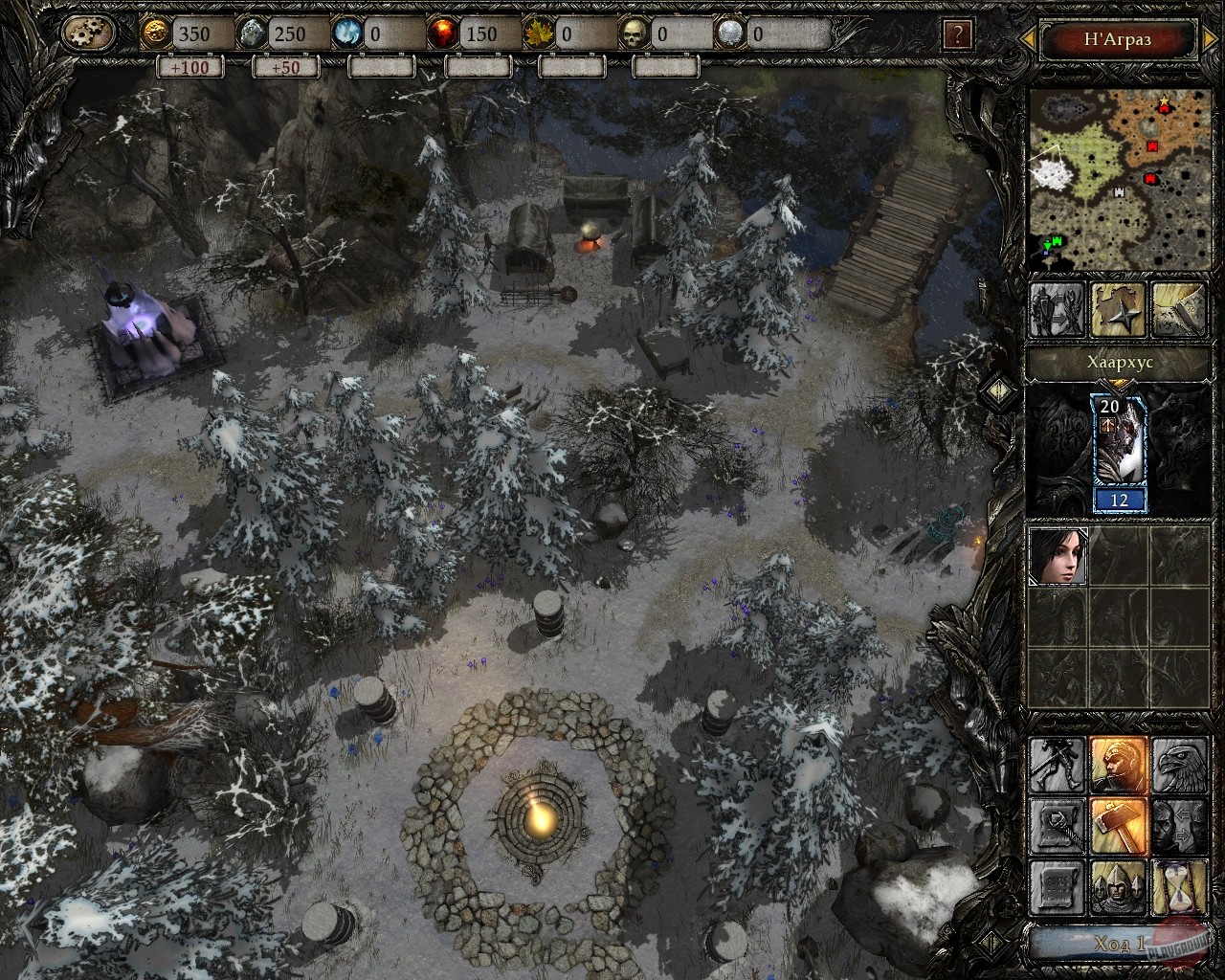The height and width of the screenshot is (980, 1225).
Task: Open the question mark help button
Action: (x=957, y=35)
